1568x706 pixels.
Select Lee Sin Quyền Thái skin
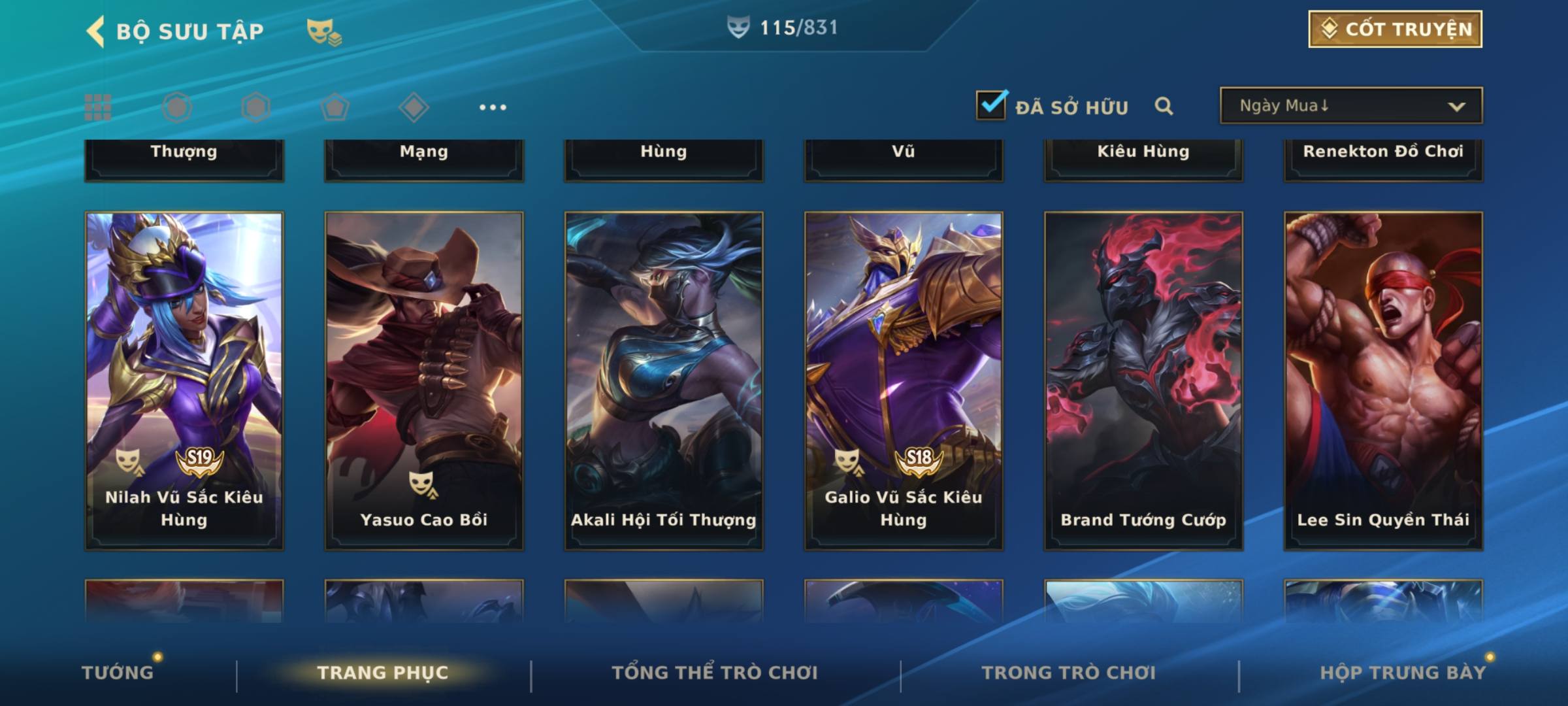click(x=1383, y=380)
